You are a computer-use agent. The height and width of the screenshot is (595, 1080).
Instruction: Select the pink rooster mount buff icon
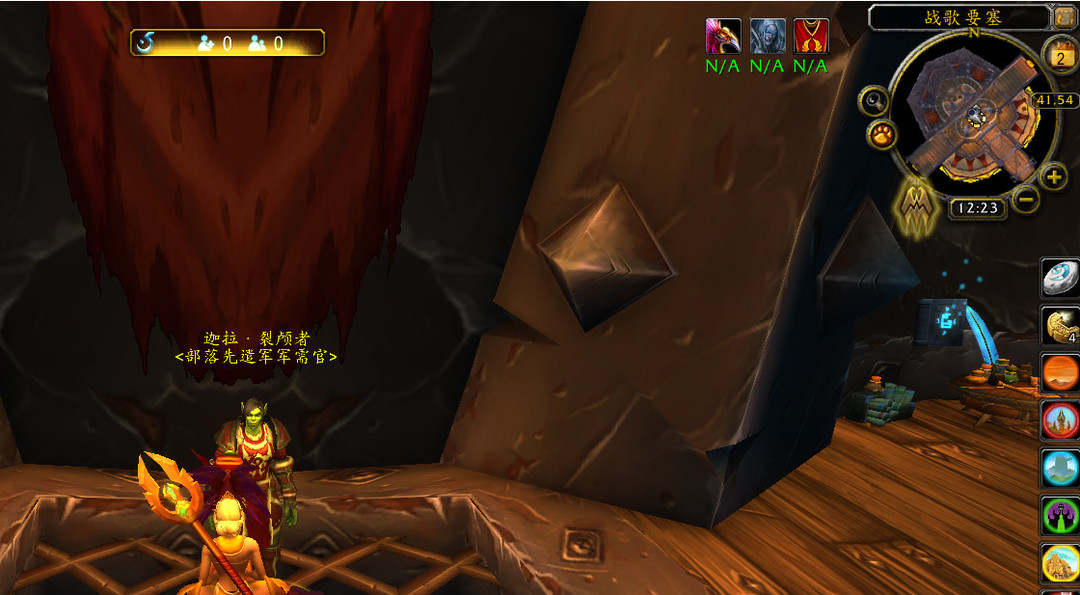tap(723, 36)
